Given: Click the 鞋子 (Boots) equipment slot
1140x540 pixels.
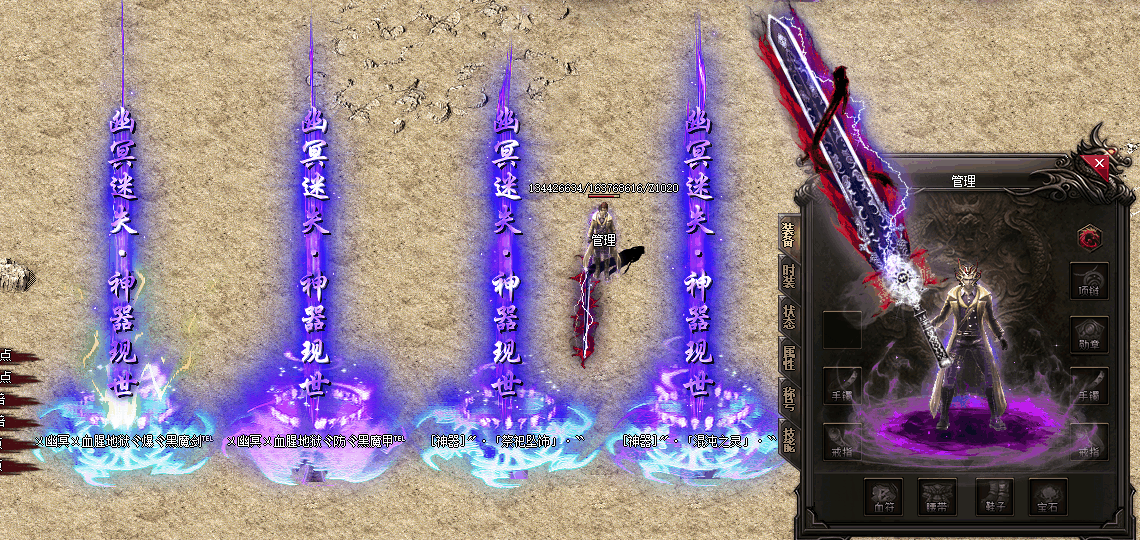Looking at the screenshot, I should pos(994,496).
